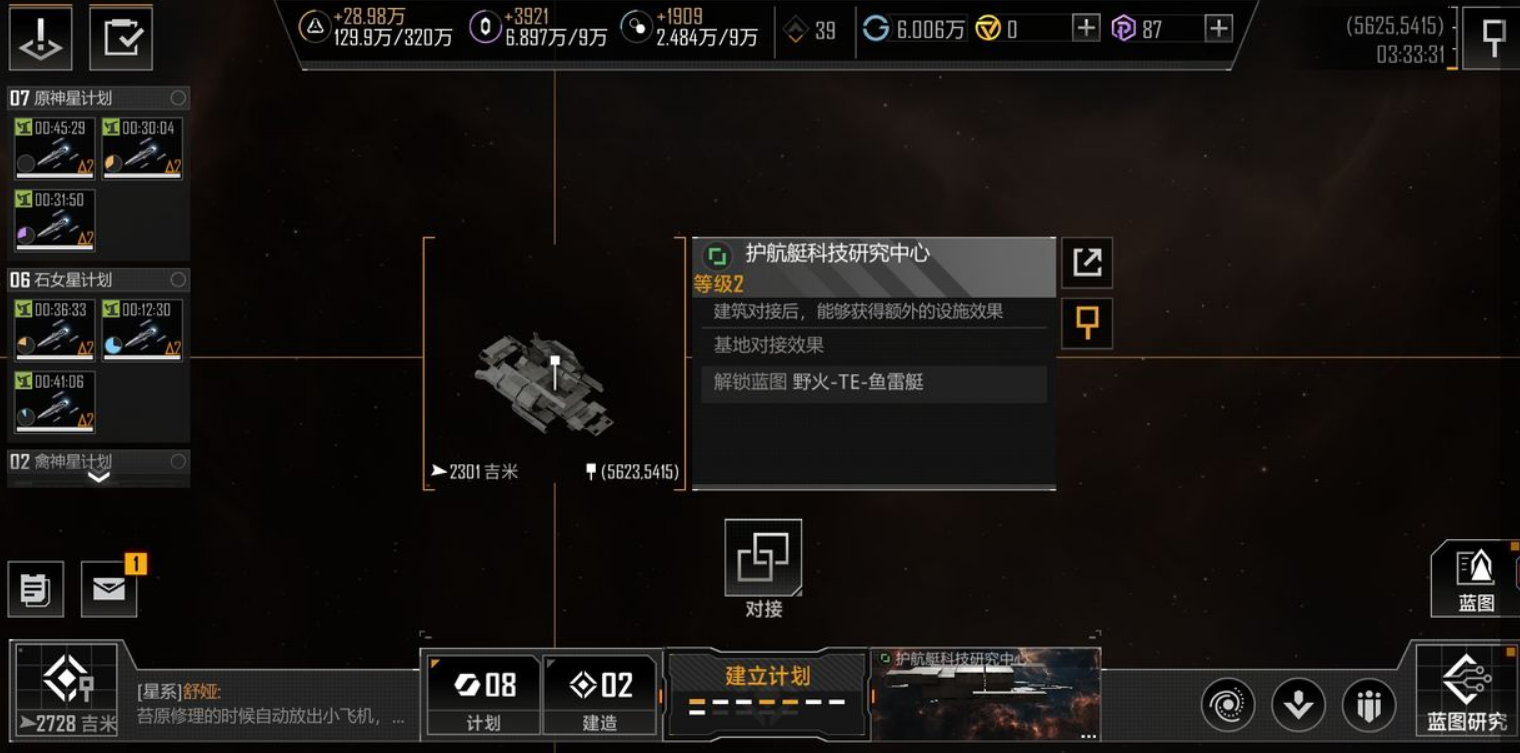Select the 计划 08 tab
Image resolution: width=1520 pixels, height=753 pixels.
pos(484,694)
